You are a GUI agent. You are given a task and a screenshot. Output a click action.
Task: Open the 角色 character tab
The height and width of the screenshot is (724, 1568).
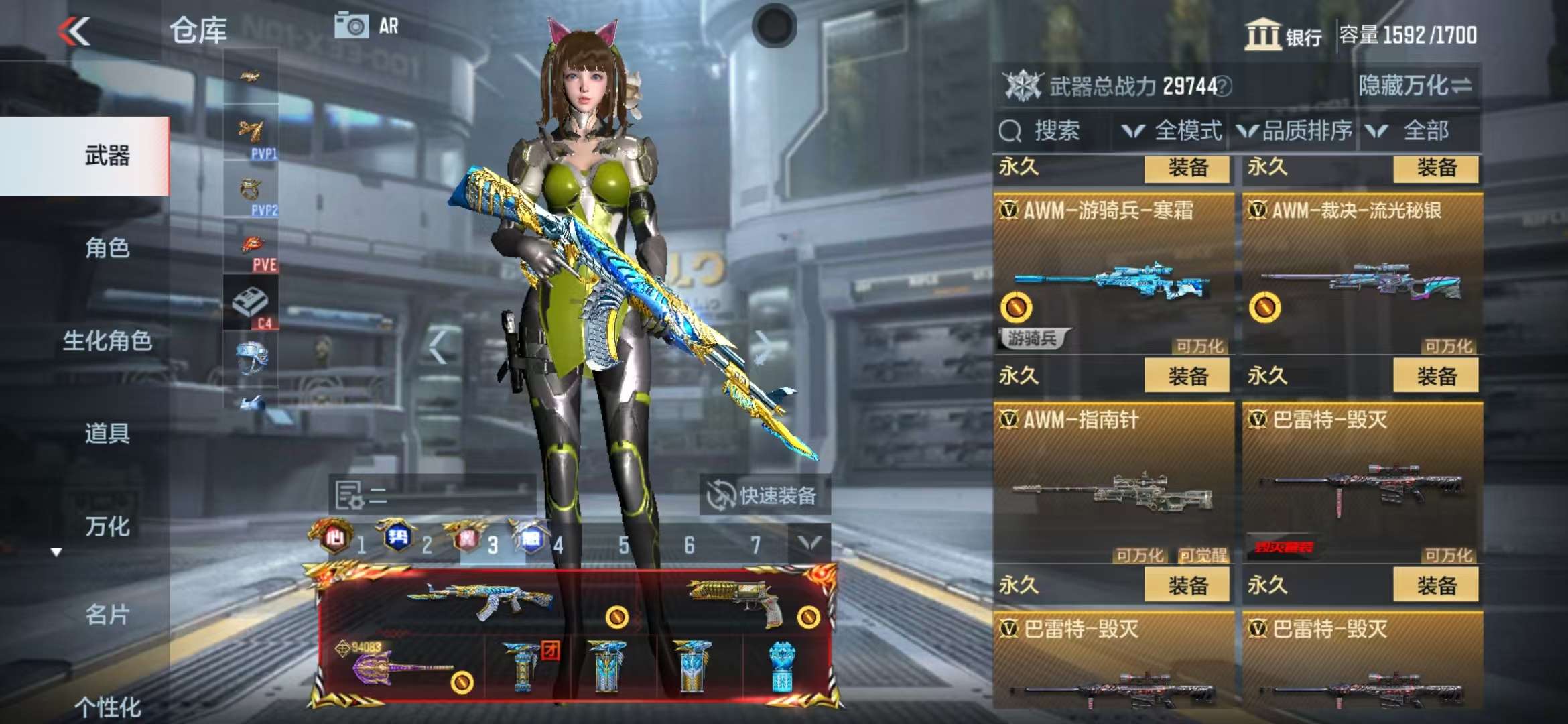(107, 248)
